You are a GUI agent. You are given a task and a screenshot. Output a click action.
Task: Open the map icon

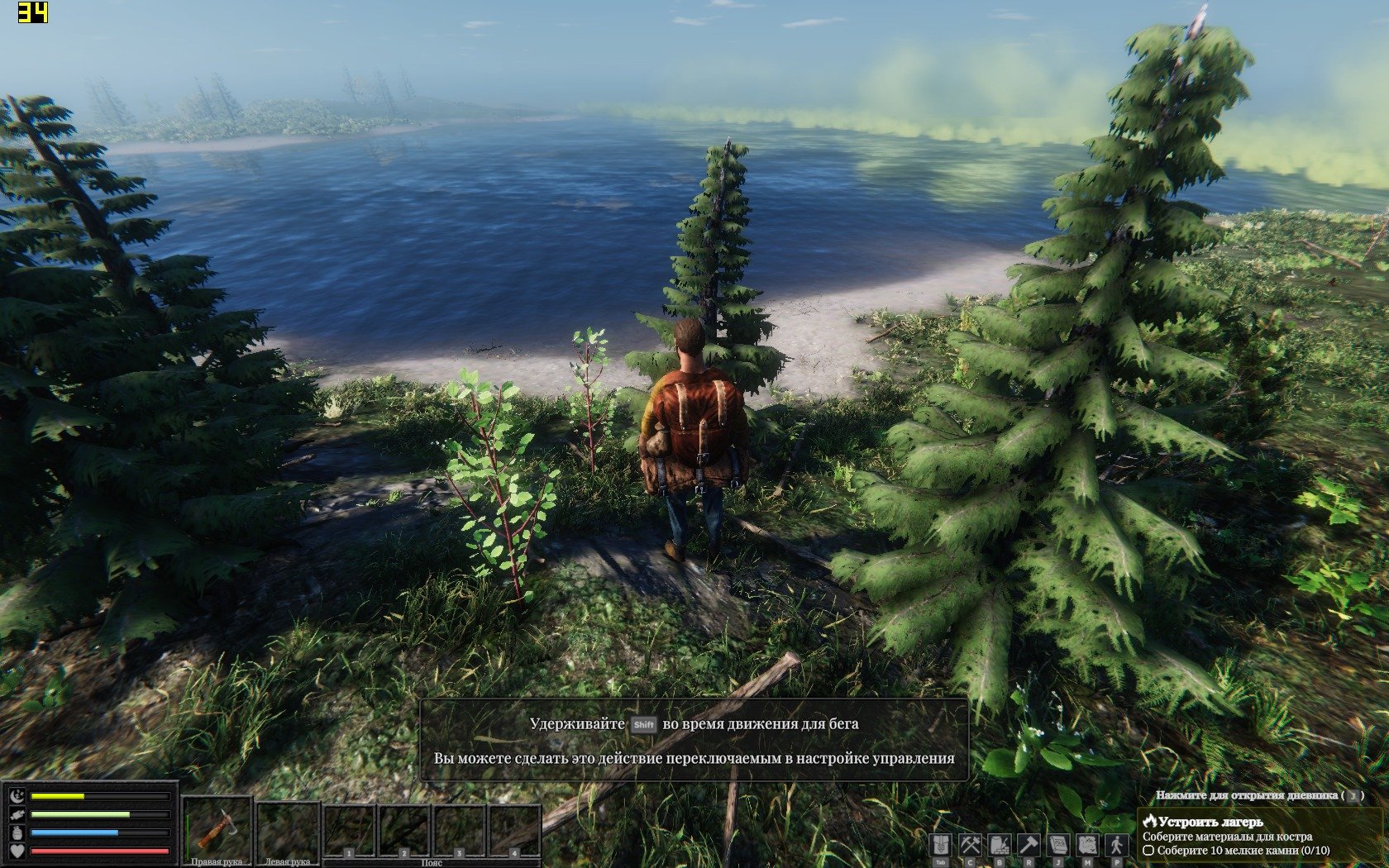coord(1088,845)
